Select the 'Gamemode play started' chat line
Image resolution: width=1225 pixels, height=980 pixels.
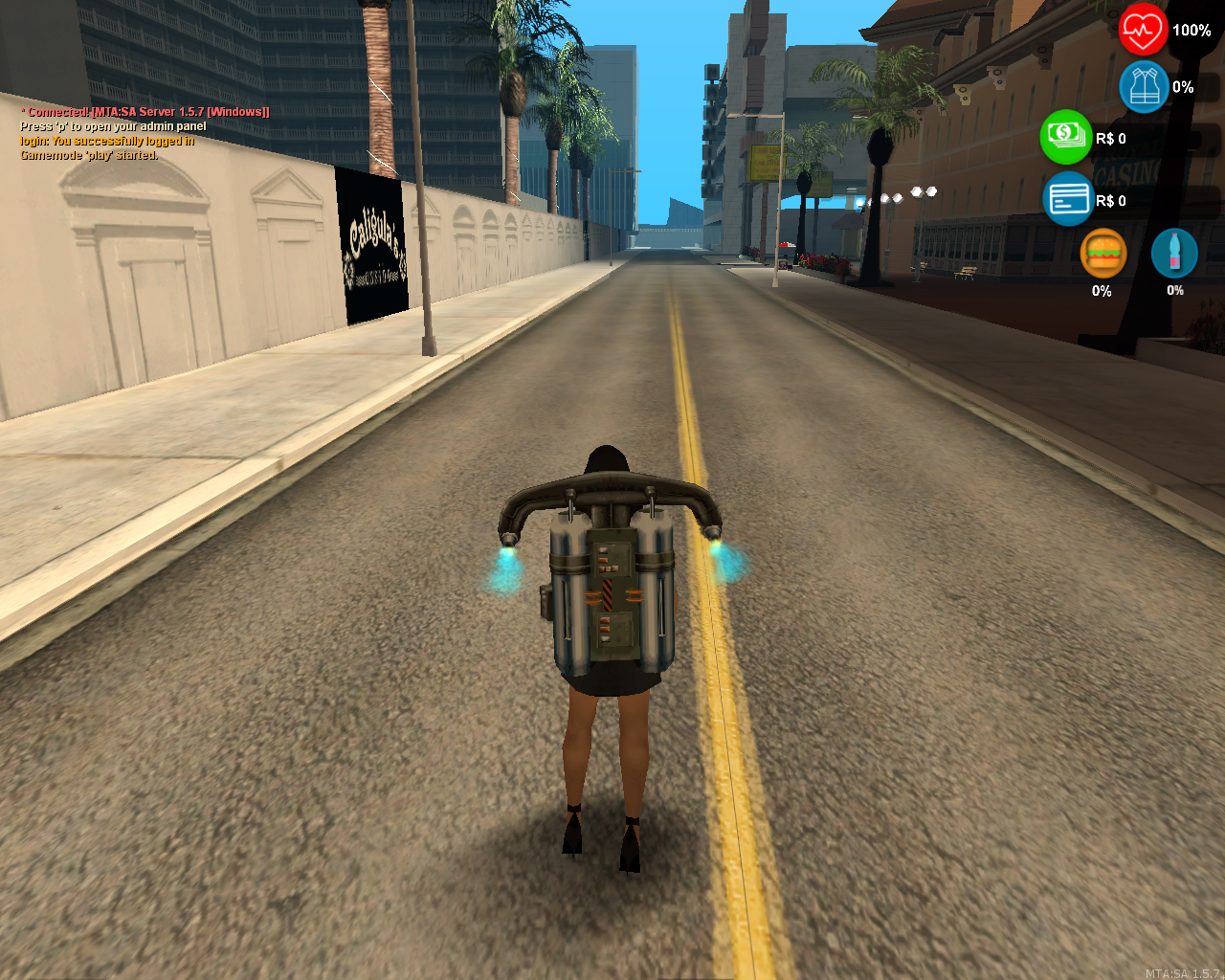(89, 154)
